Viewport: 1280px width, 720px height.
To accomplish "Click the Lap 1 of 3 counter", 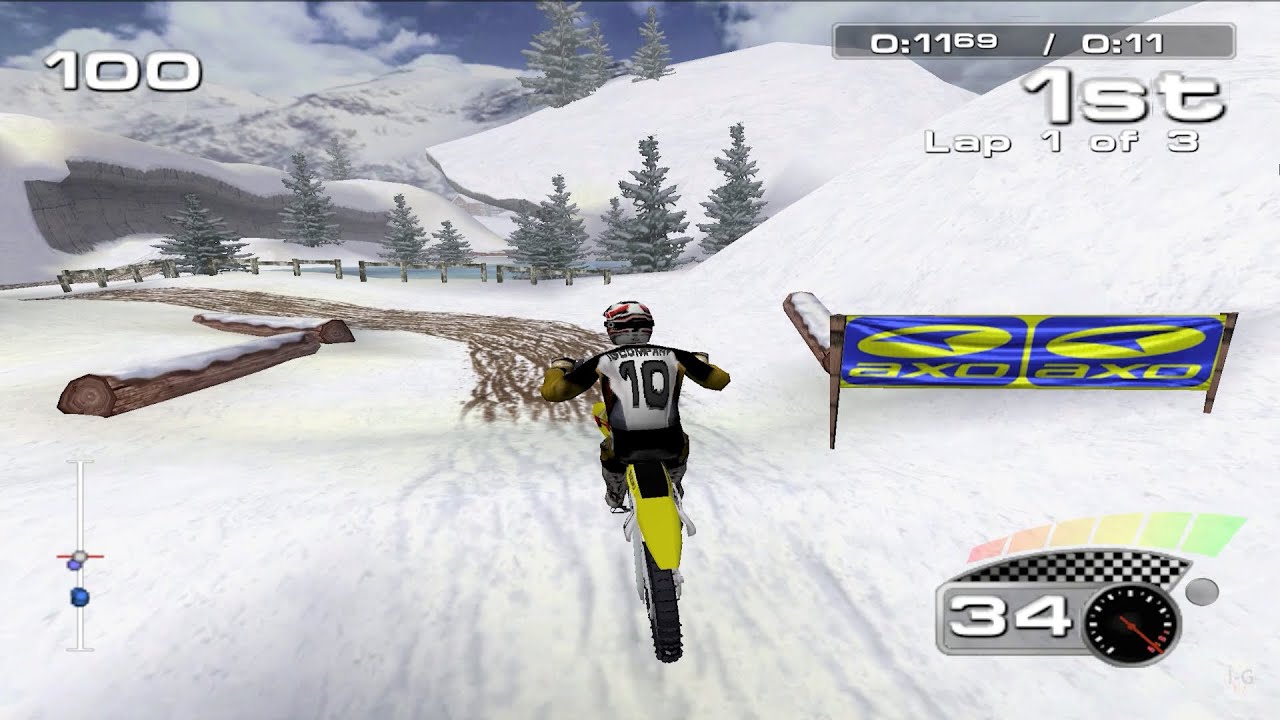I will [x=1063, y=143].
